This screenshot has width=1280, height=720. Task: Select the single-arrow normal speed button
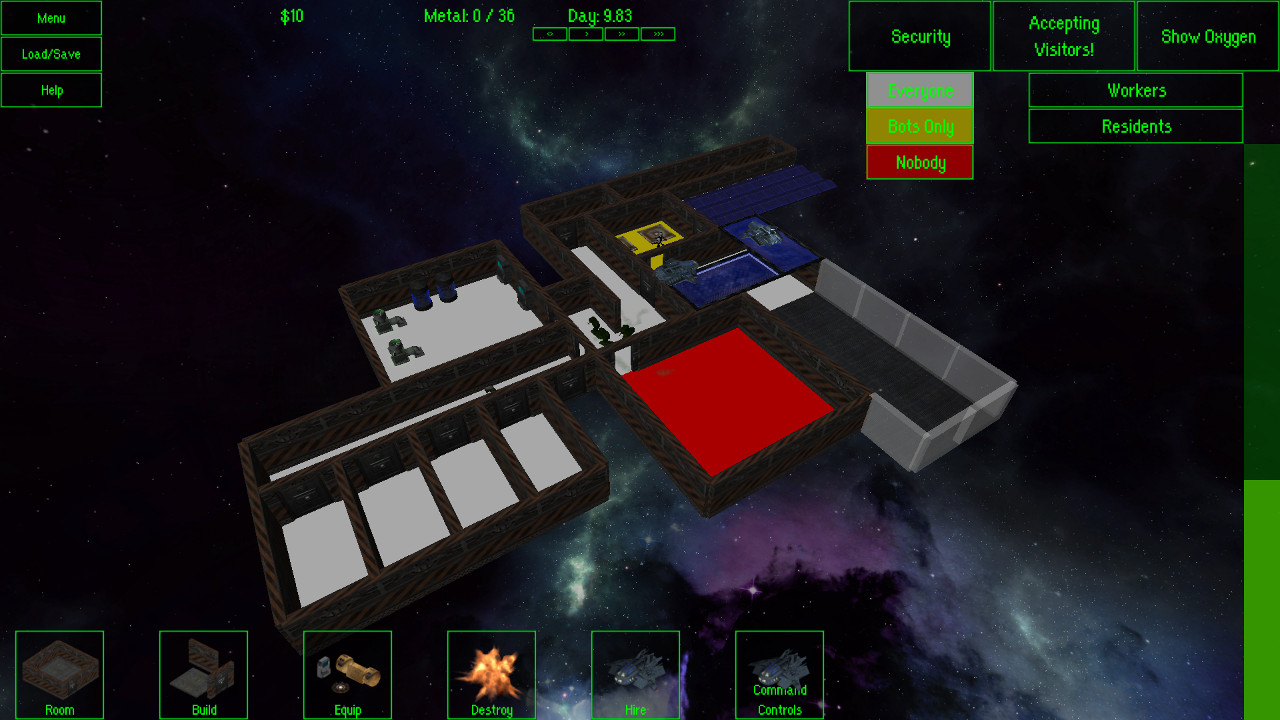click(x=586, y=33)
